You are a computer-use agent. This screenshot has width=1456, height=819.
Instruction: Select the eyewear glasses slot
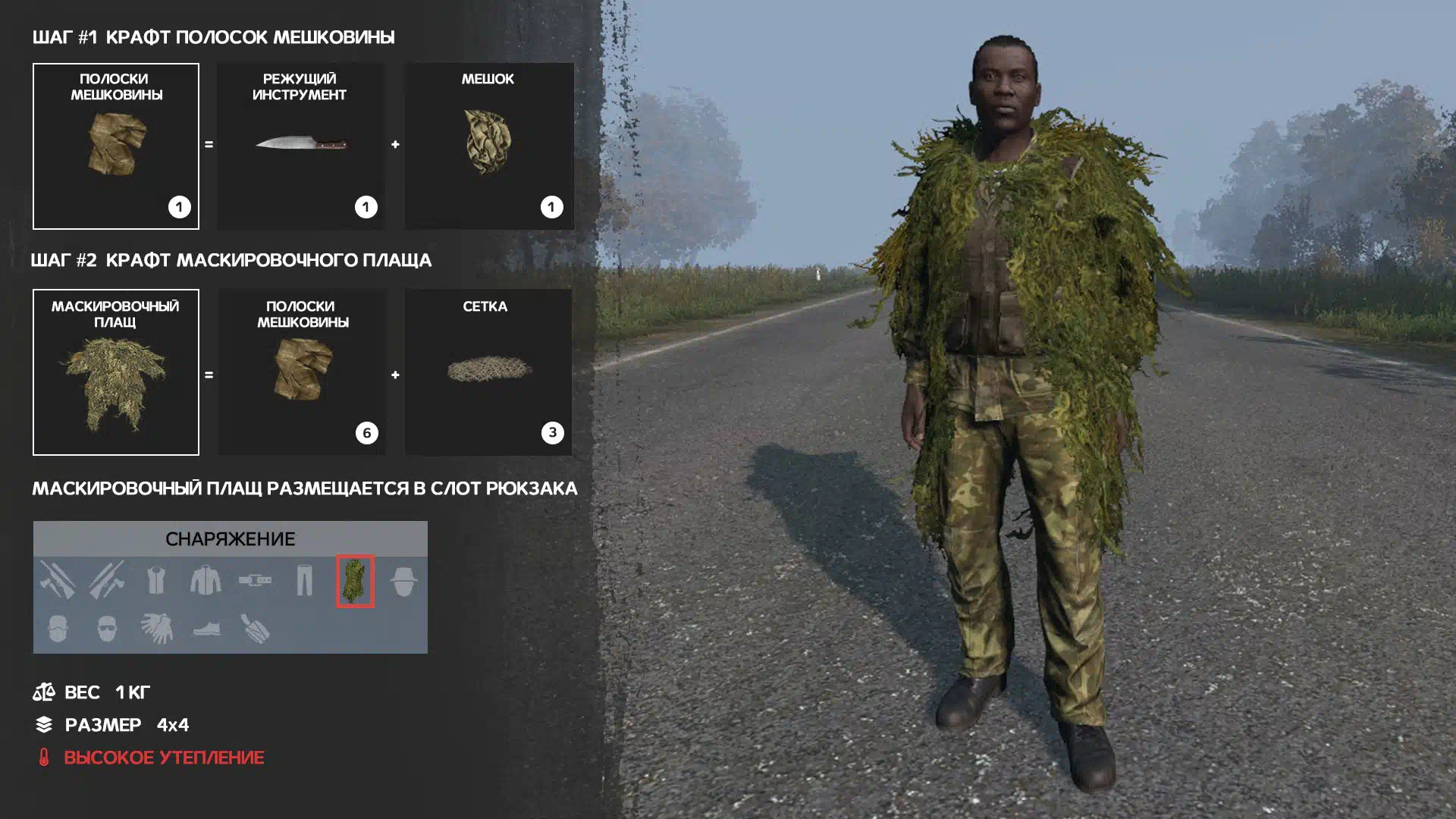pyautogui.click(x=107, y=629)
